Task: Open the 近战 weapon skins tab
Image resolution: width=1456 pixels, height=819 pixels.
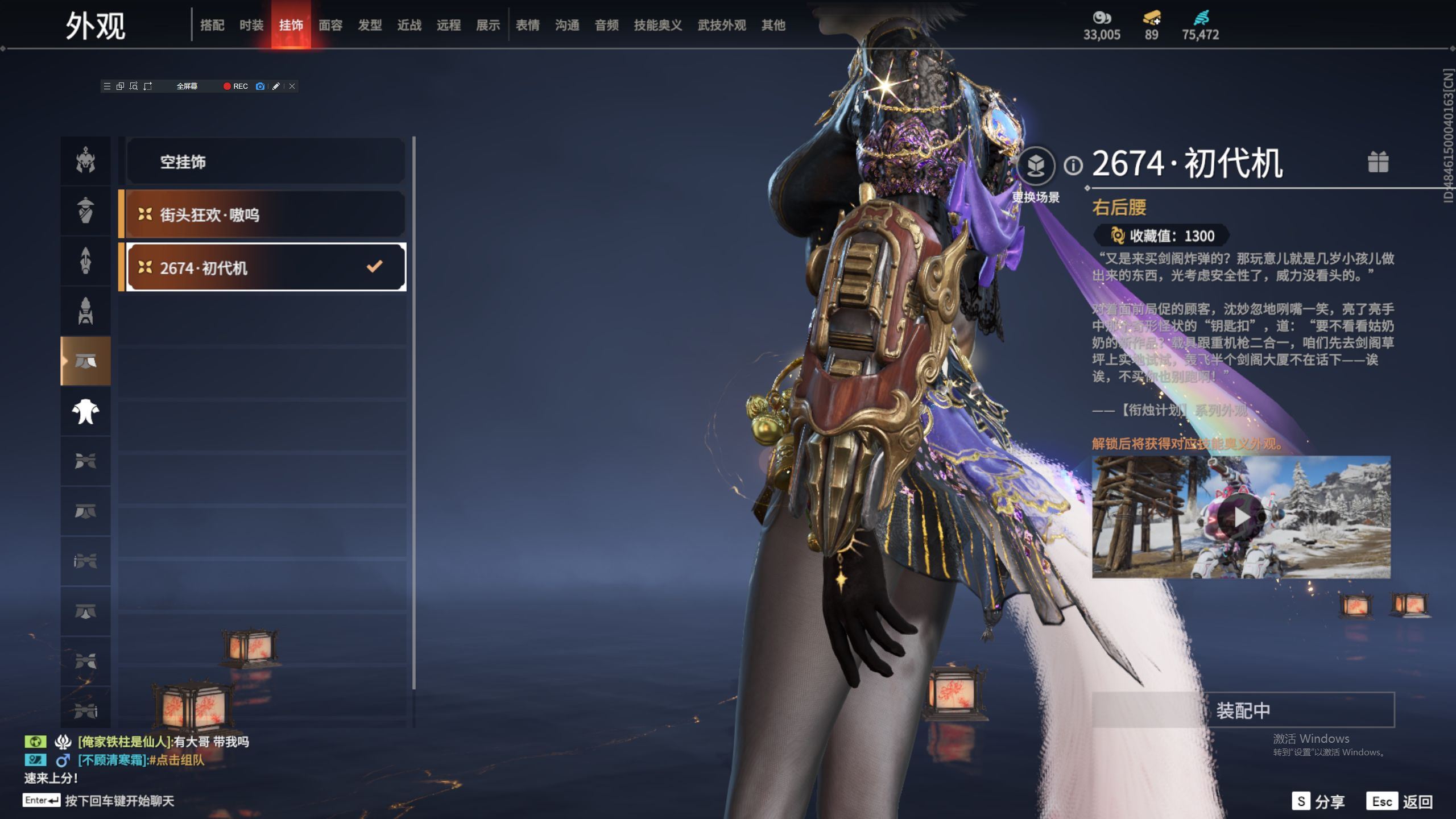Action: point(409,25)
